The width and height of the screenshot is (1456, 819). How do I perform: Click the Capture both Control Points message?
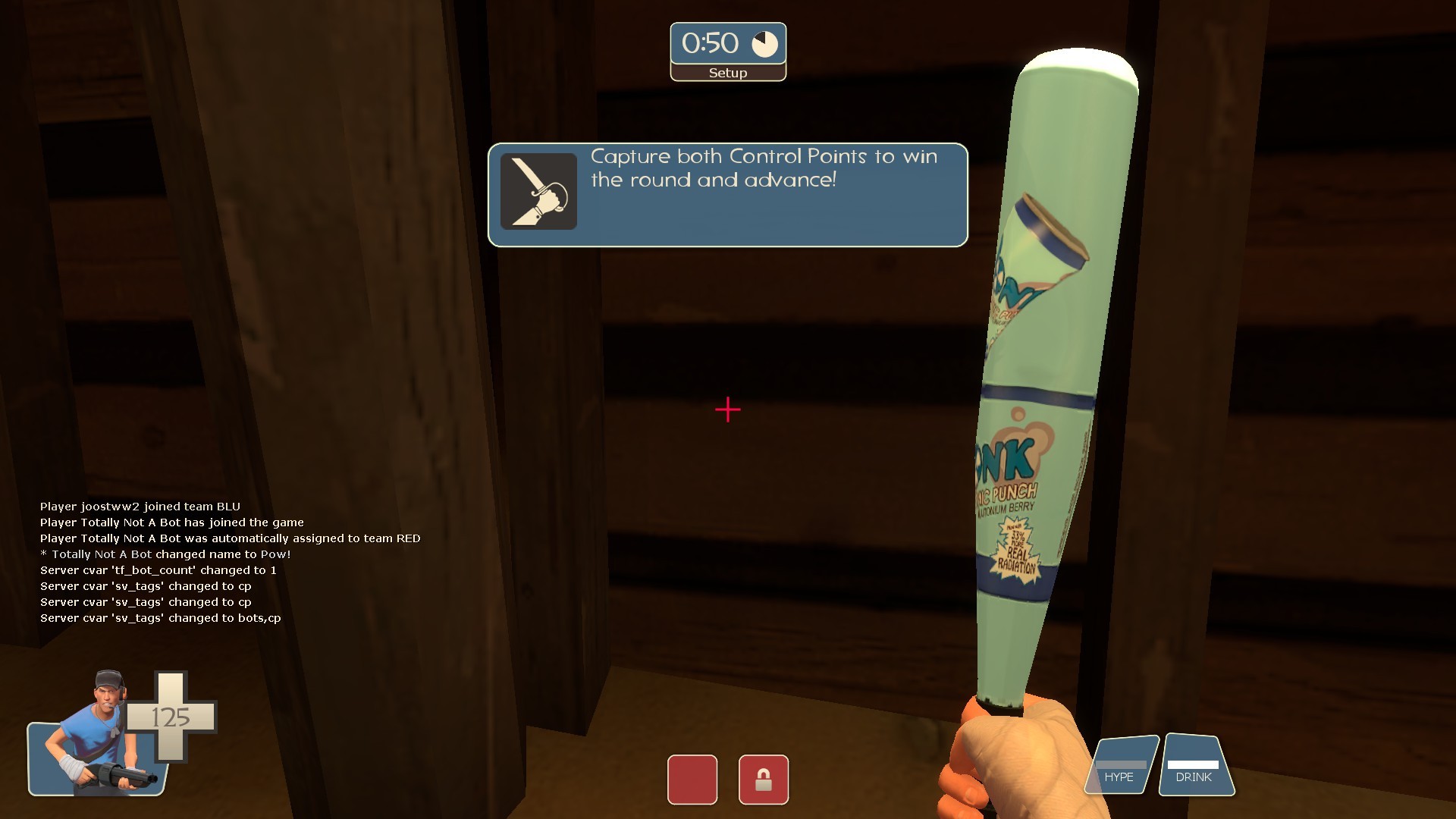pos(762,168)
